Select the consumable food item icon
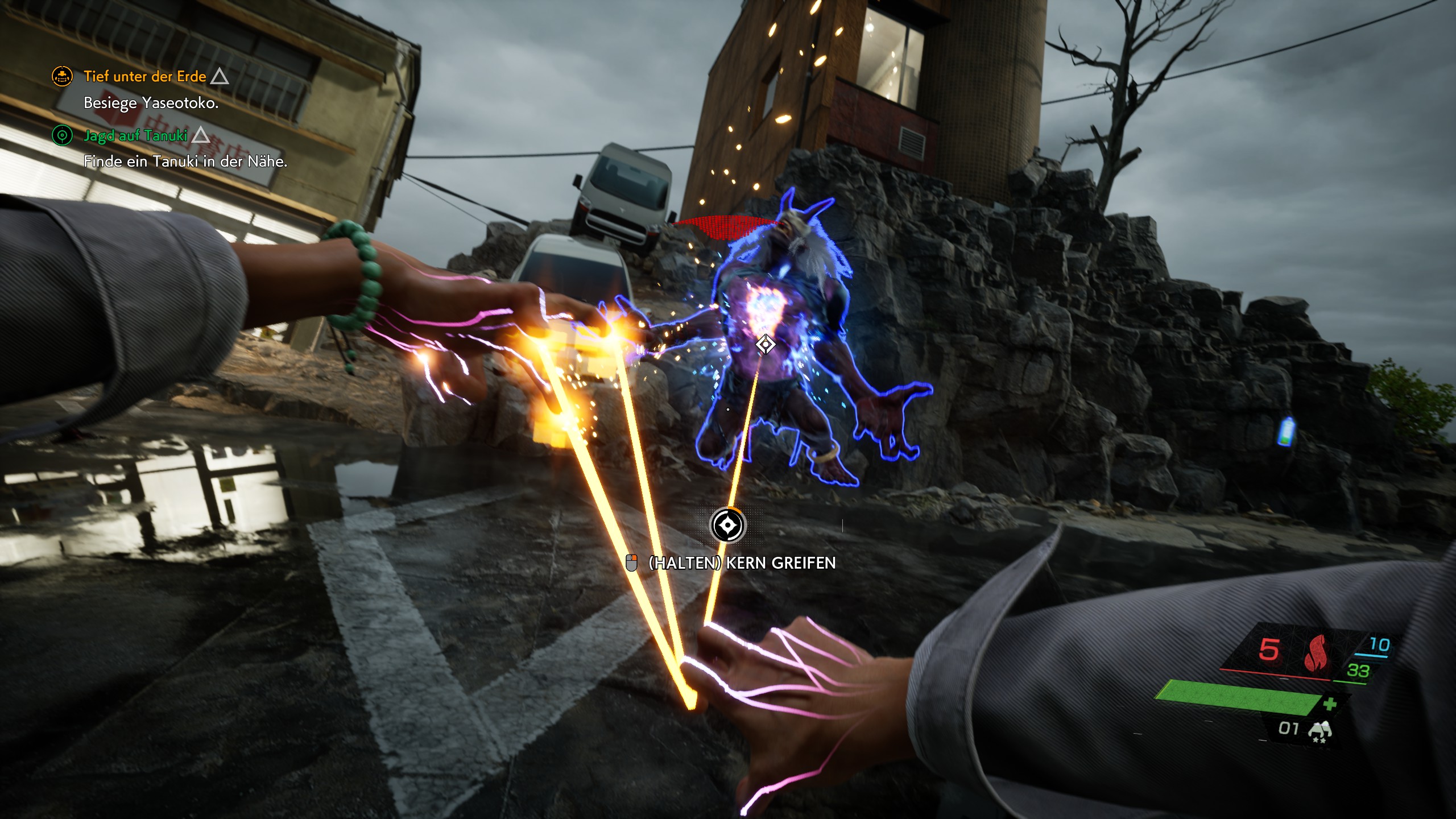 (x=1319, y=731)
